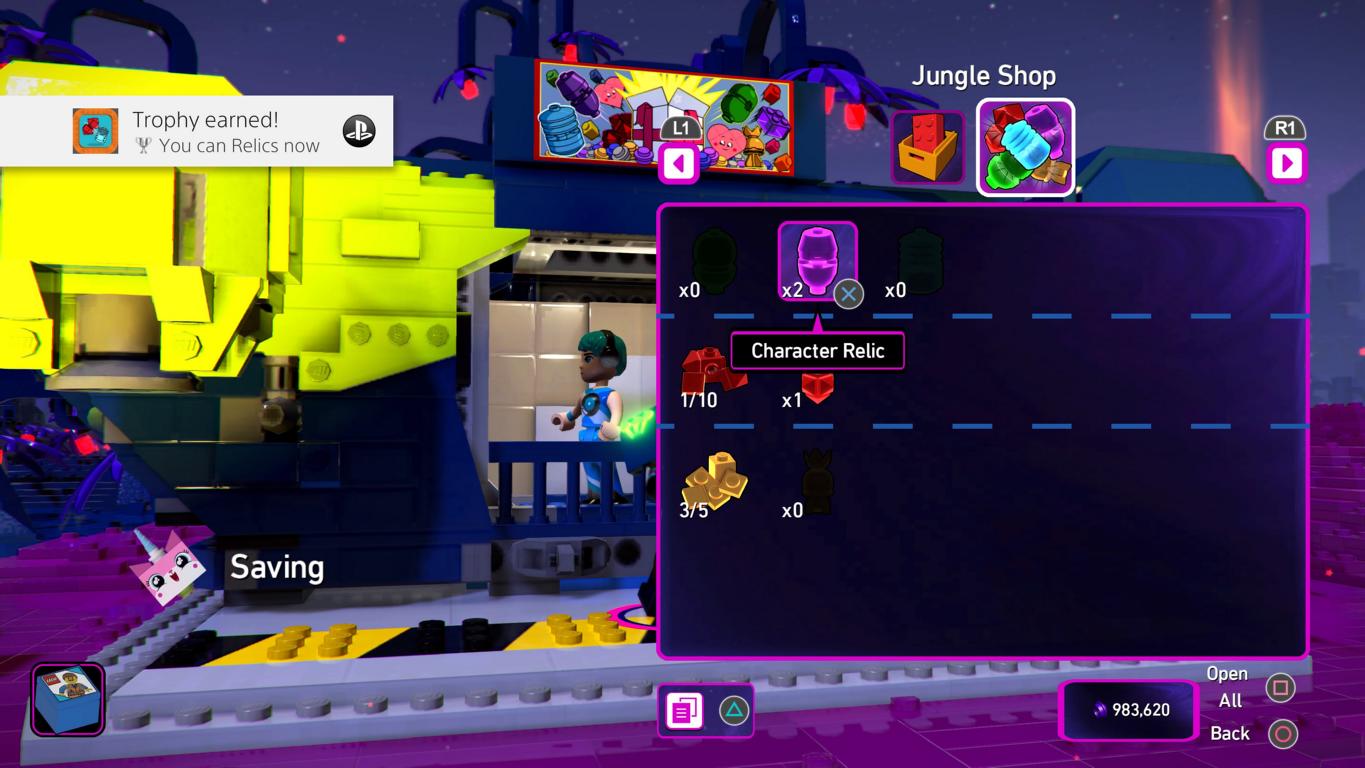Image resolution: width=1365 pixels, height=768 pixels.
Task: Pick the dark silhouette figure slot
Action: point(818,482)
